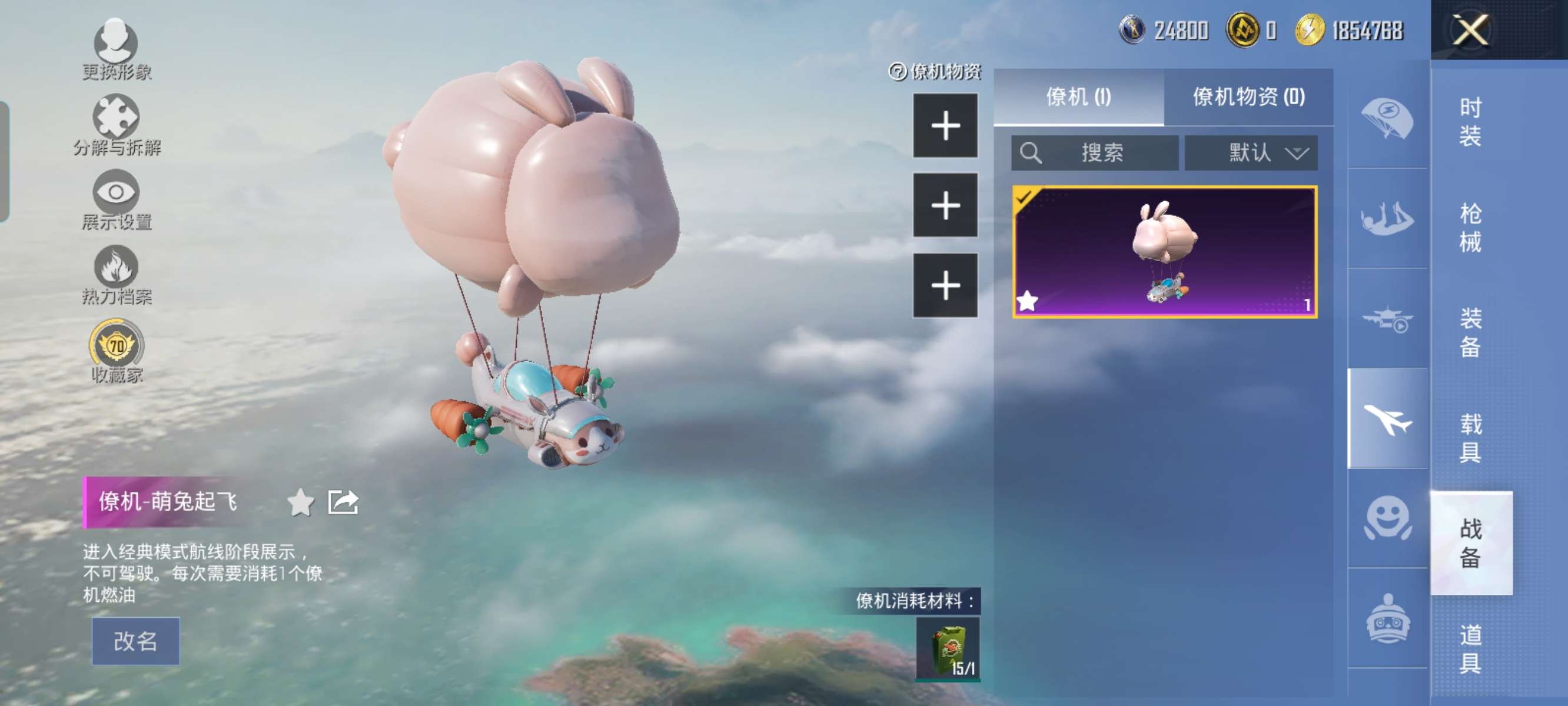Select the parachute subcategory icon
1568x706 pixels.
pos(1387,118)
